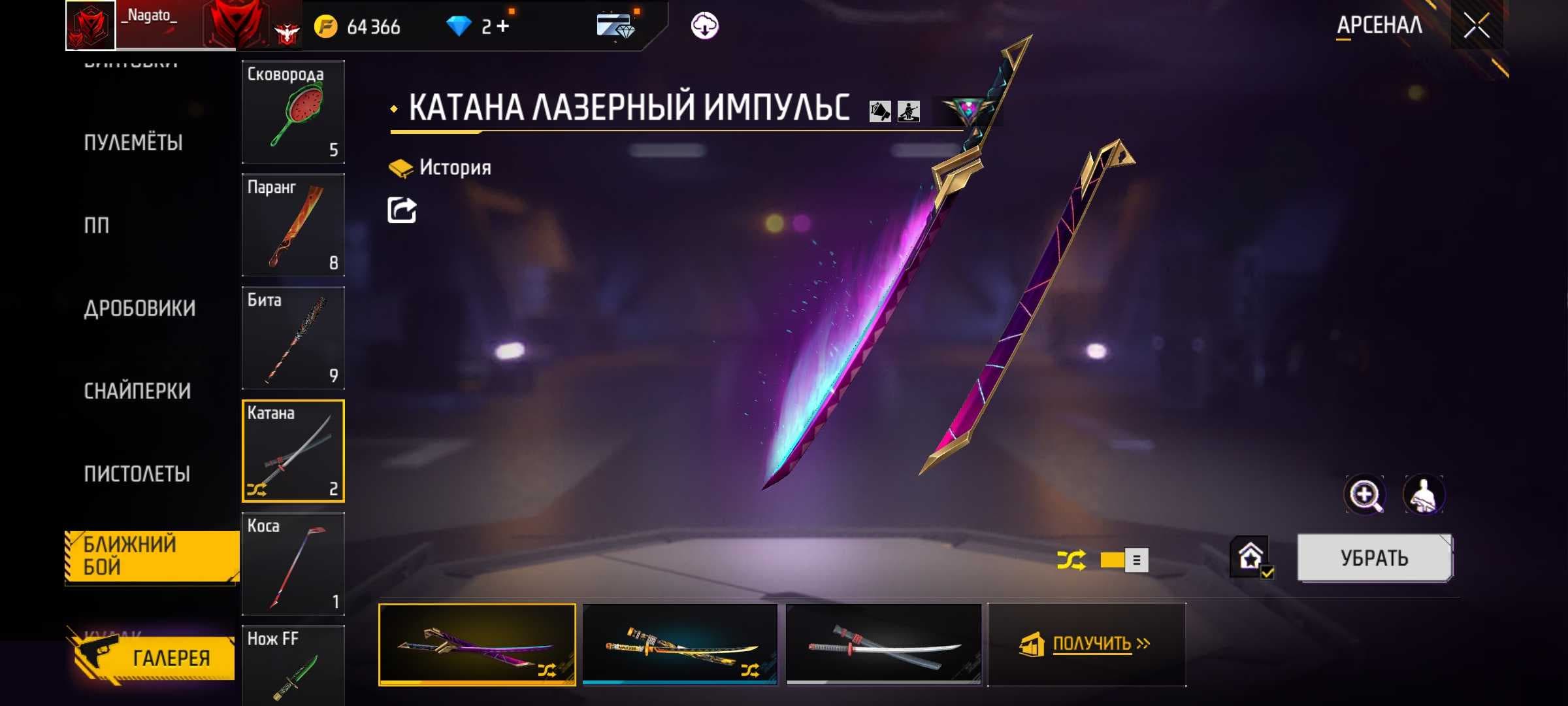Toggle the random skin shuffle switch
The height and width of the screenshot is (706, 1568).
(x=1123, y=560)
